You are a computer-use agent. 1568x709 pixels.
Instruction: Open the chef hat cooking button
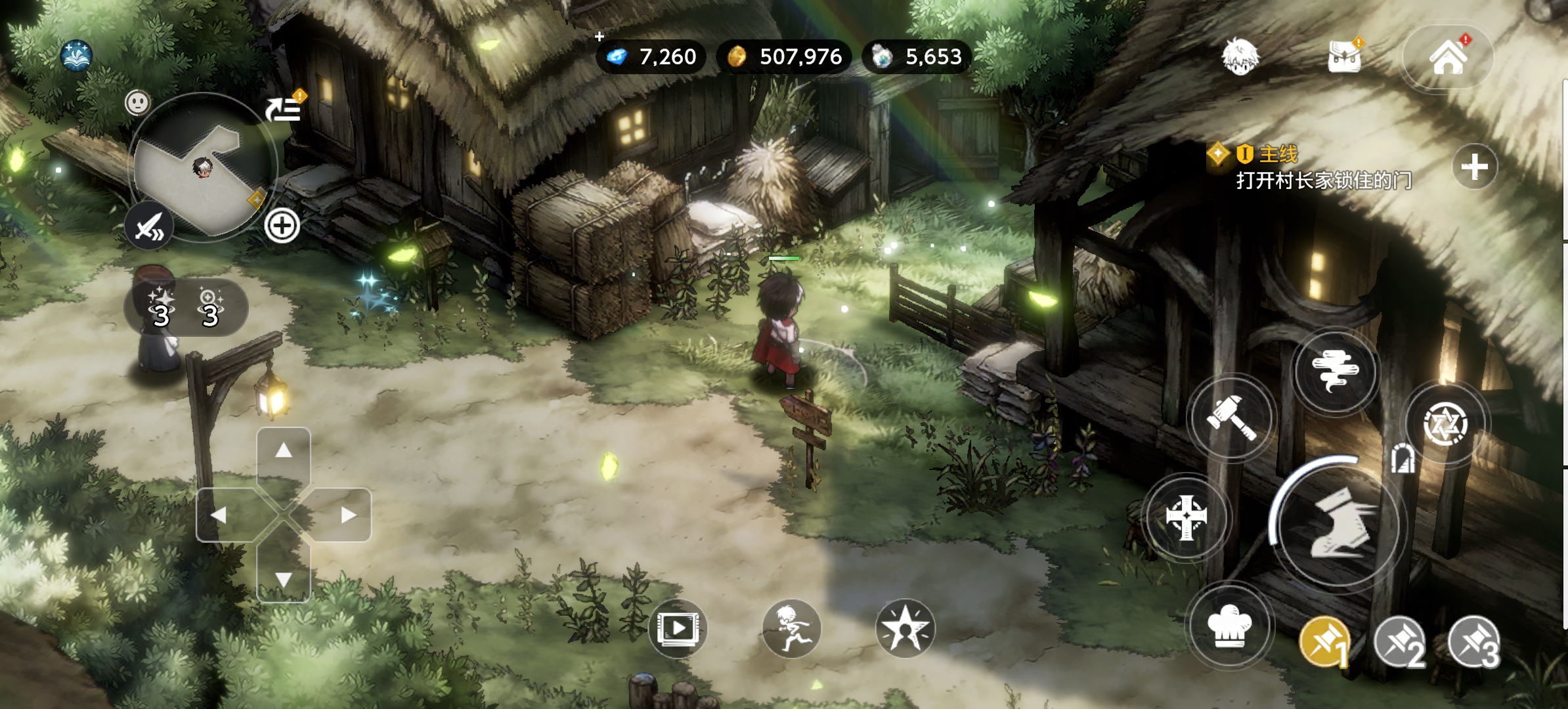pyautogui.click(x=1230, y=626)
